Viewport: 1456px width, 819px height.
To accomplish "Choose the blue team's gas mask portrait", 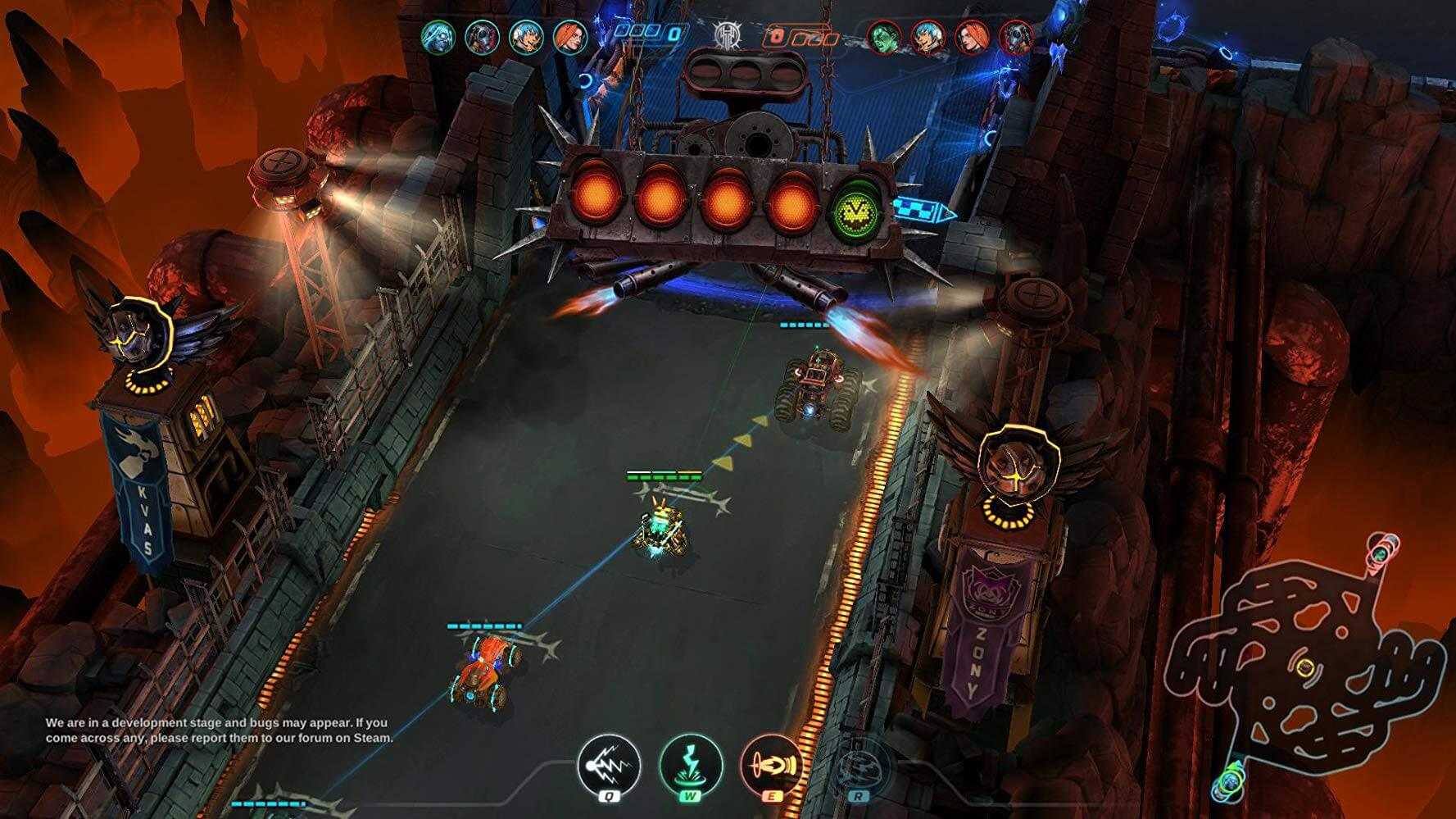I will pyautogui.click(x=482, y=37).
